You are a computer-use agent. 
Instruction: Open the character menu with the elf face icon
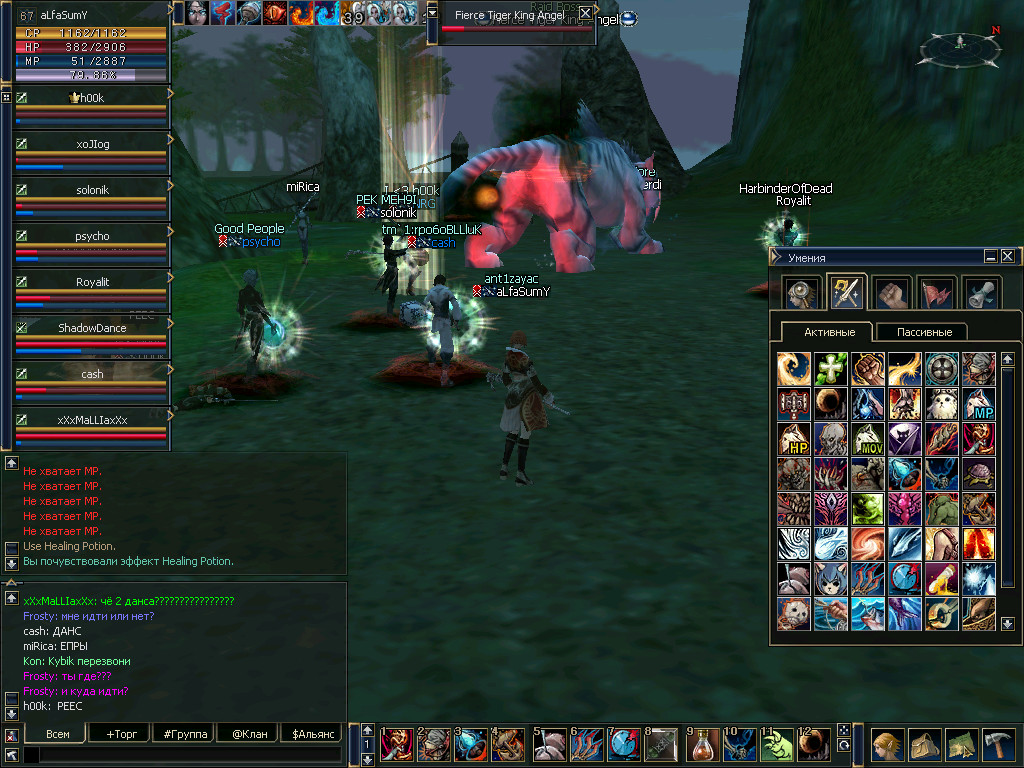[x=885, y=745]
